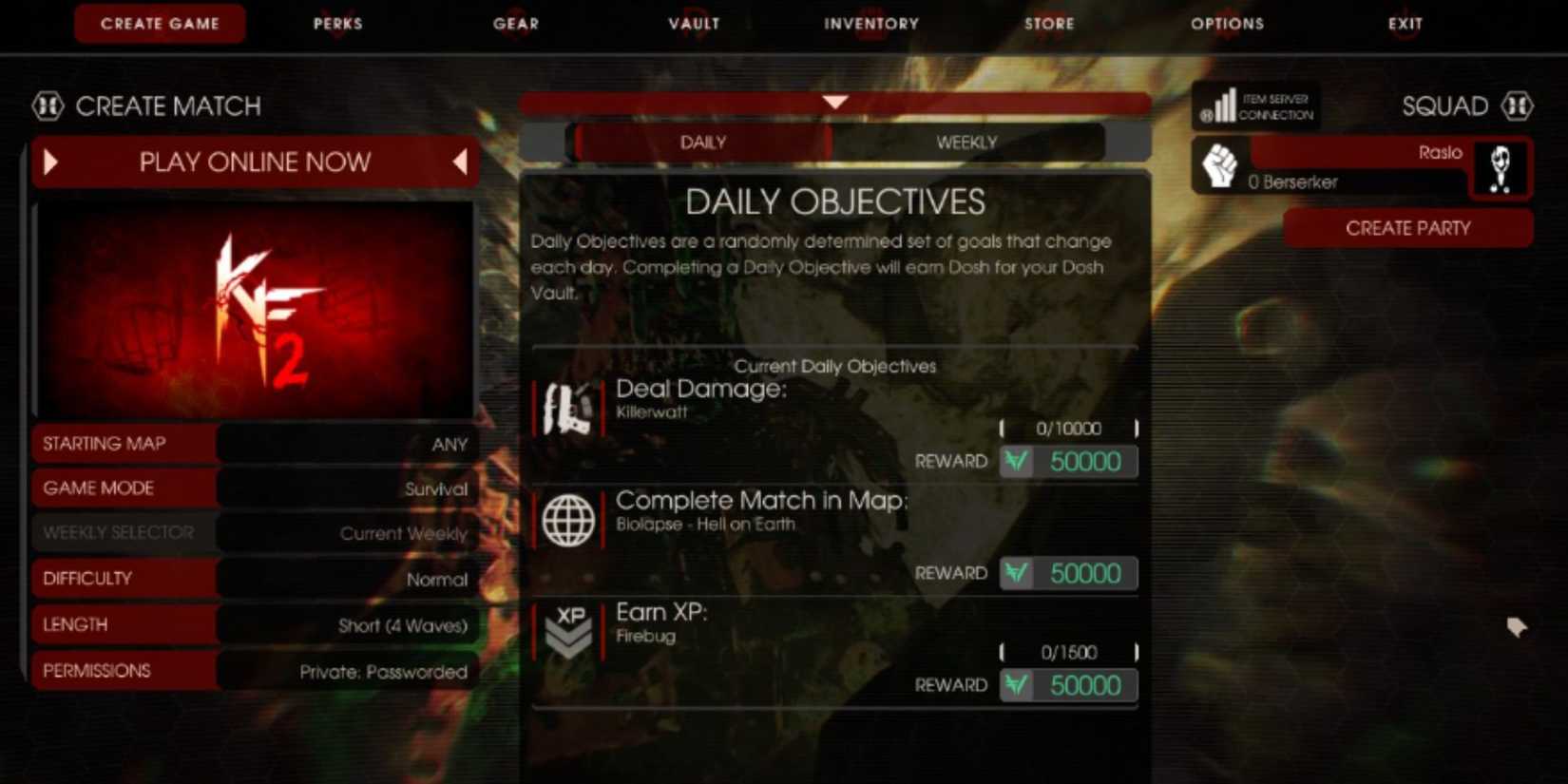Image resolution: width=1568 pixels, height=784 pixels.
Task: Switch to the WEEKLY objectives tab
Action: 966,142
